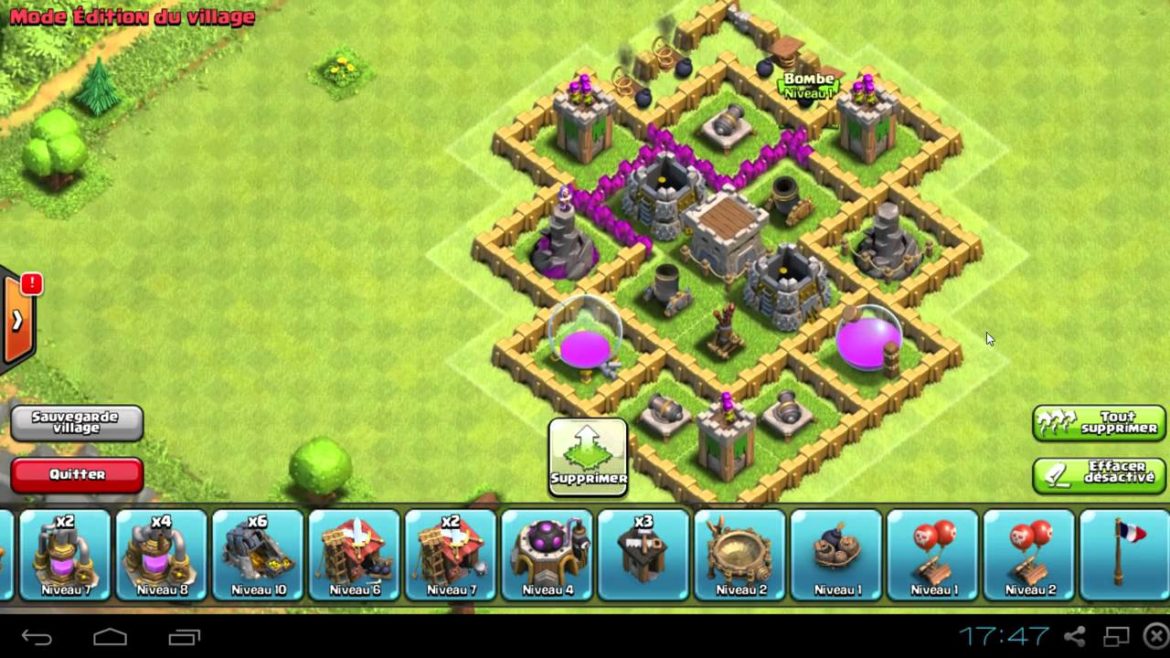Select the Niveau 7 barracks
The height and width of the screenshot is (658, 1170).
pos(450,555)
